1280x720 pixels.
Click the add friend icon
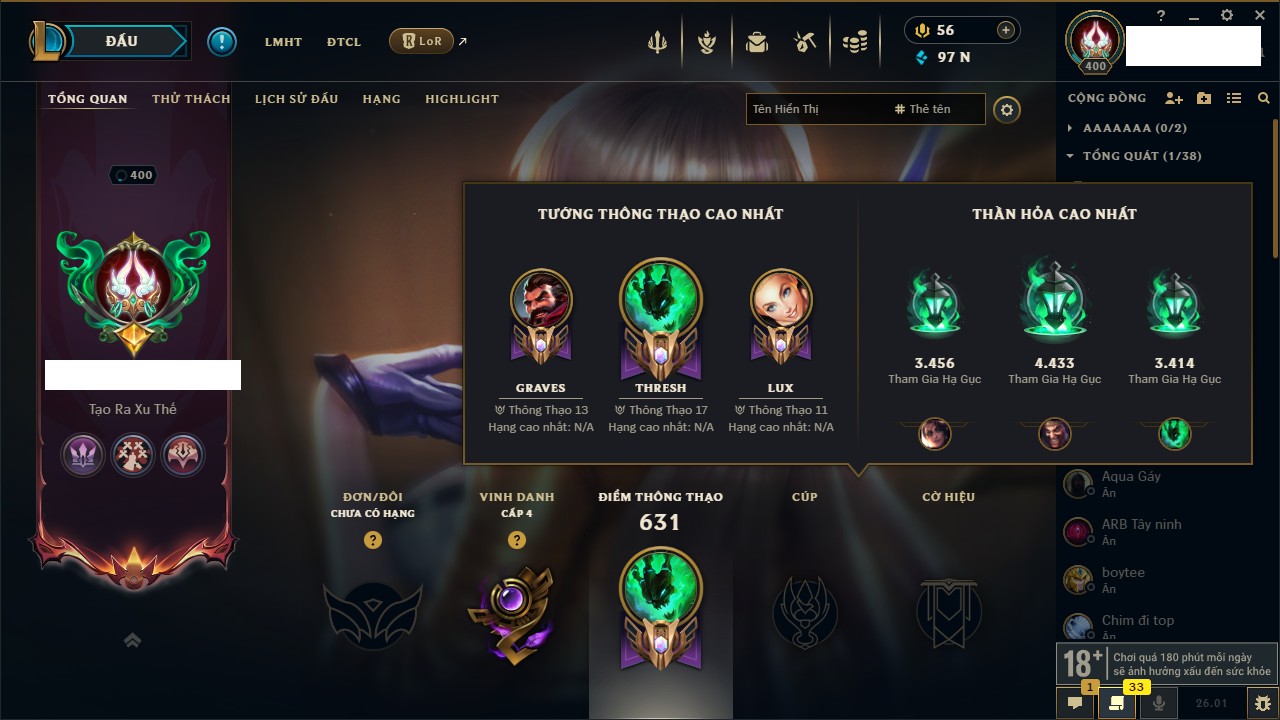click(x=1173, y=98)
